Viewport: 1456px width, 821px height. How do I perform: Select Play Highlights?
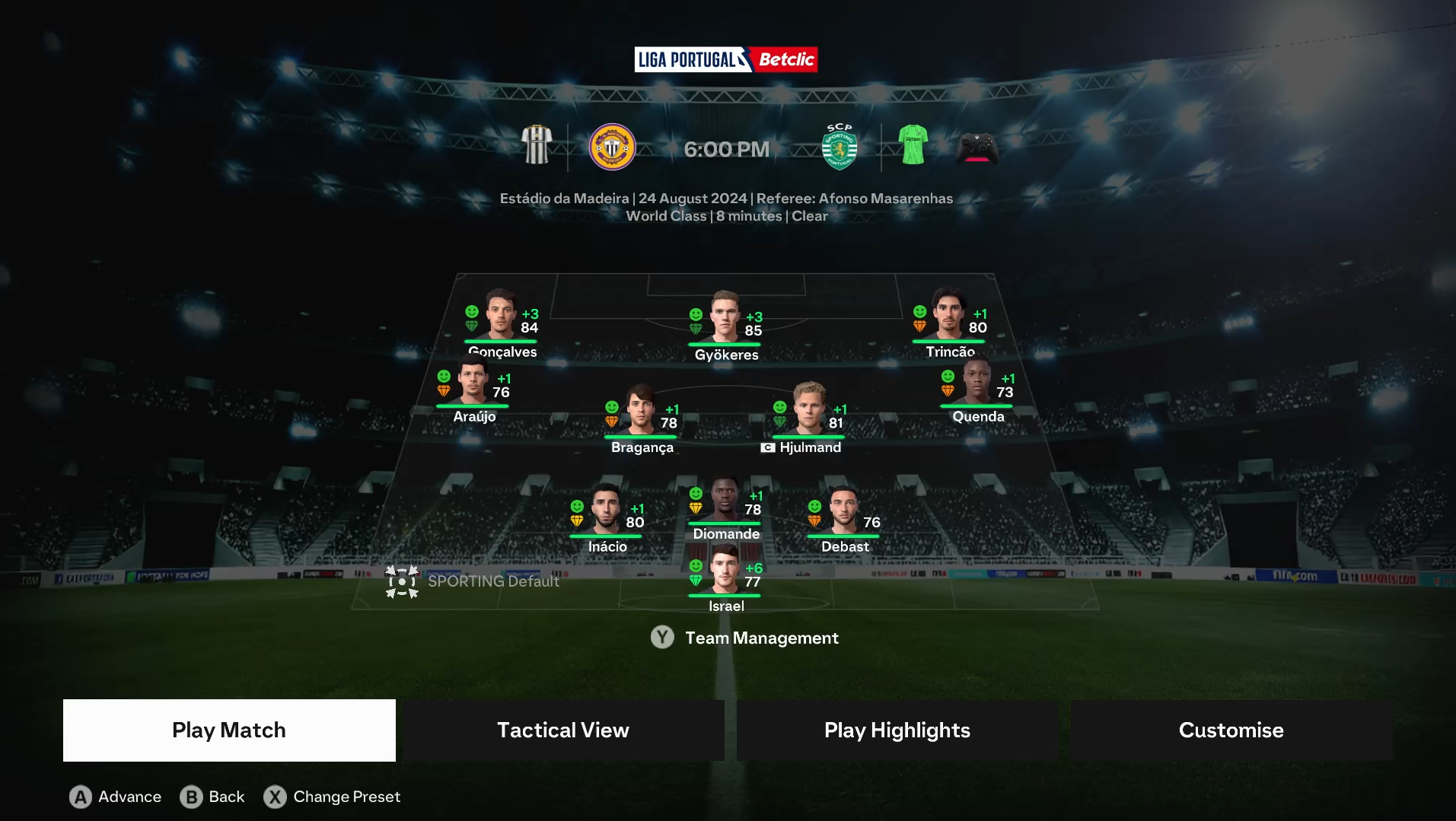point(897,730)
